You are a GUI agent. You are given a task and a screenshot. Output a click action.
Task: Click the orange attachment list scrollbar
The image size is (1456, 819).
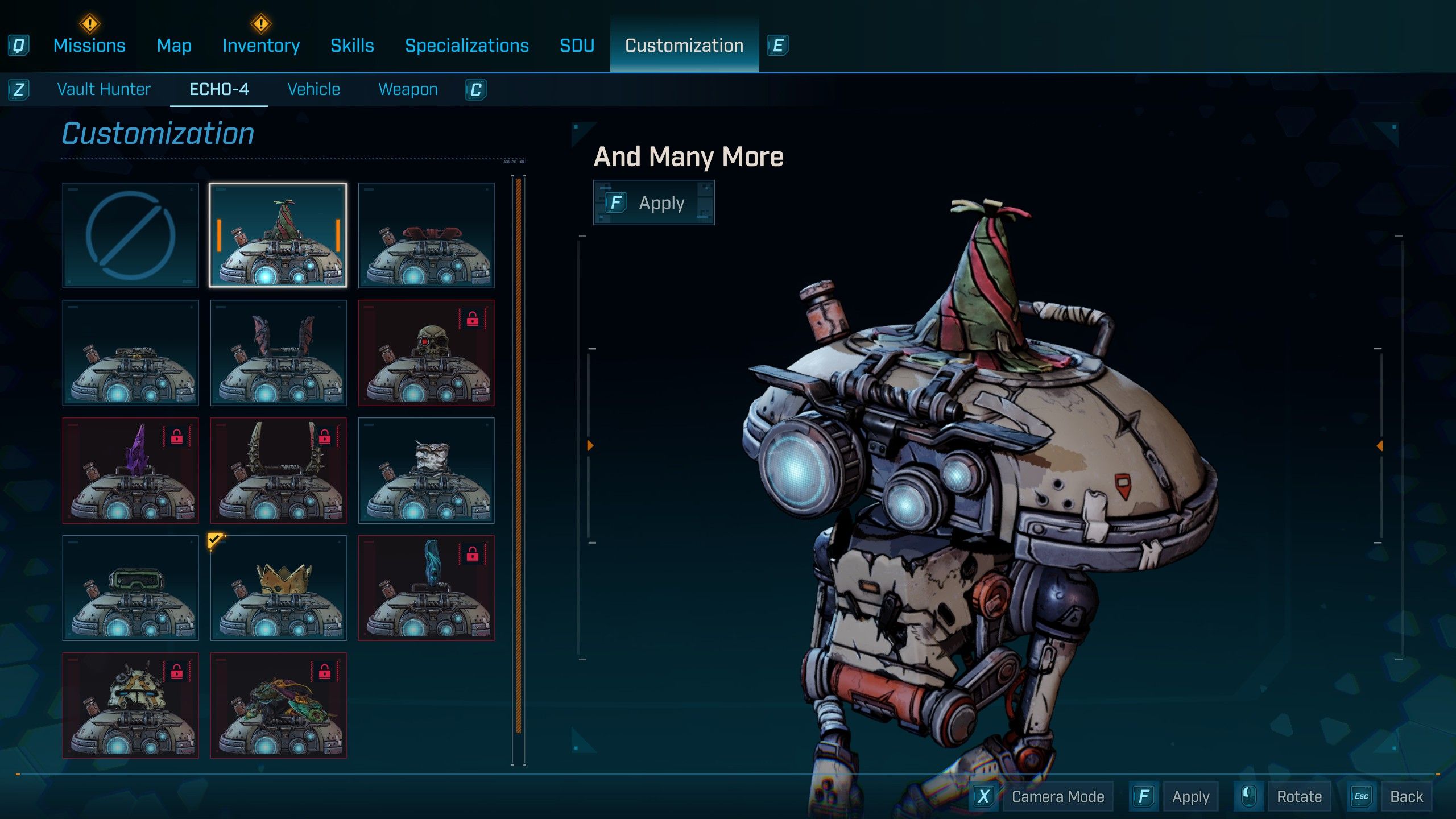tap(518, 455)
